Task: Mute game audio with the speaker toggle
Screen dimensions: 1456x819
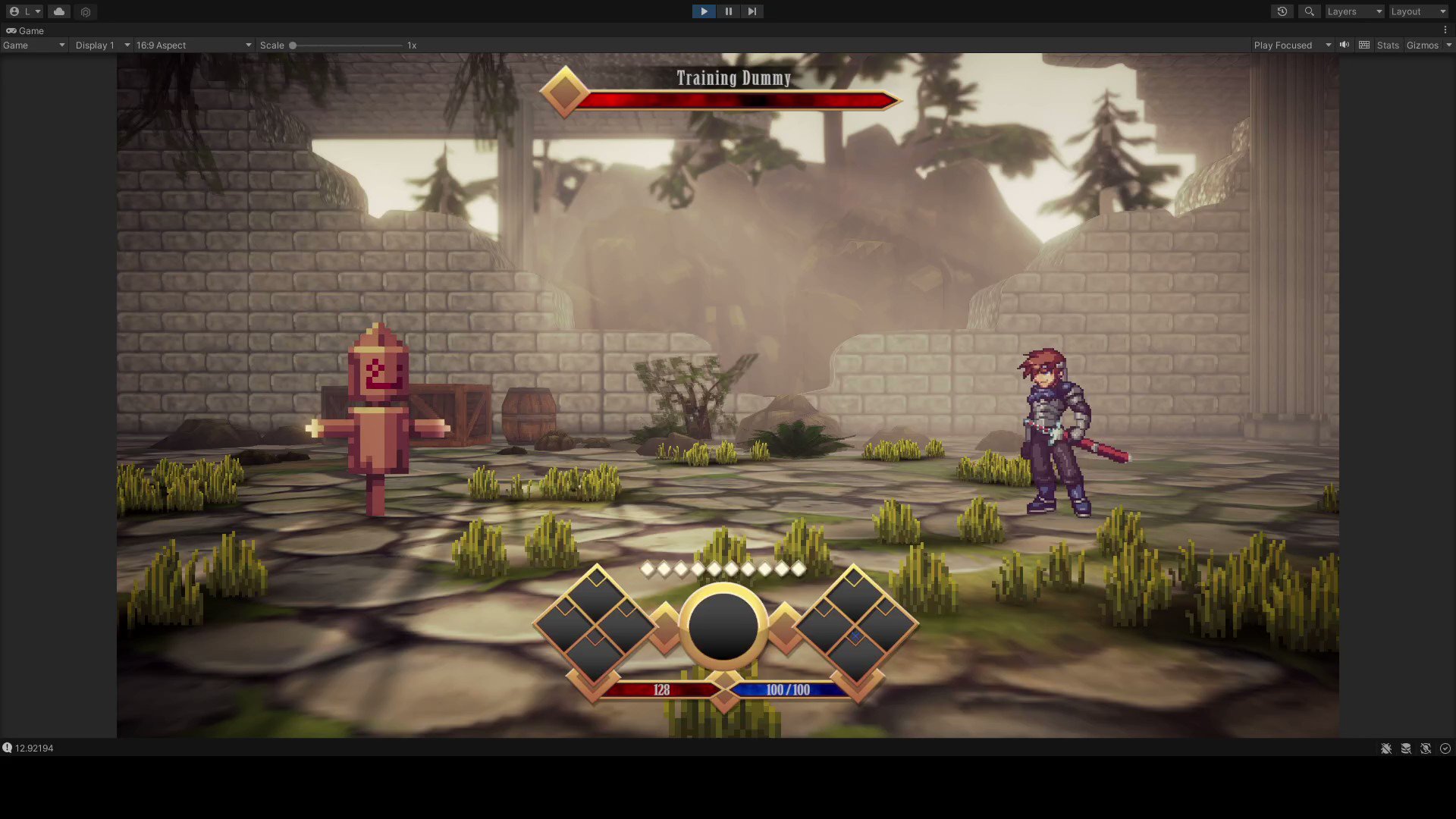Action: tap(1344, 45)
